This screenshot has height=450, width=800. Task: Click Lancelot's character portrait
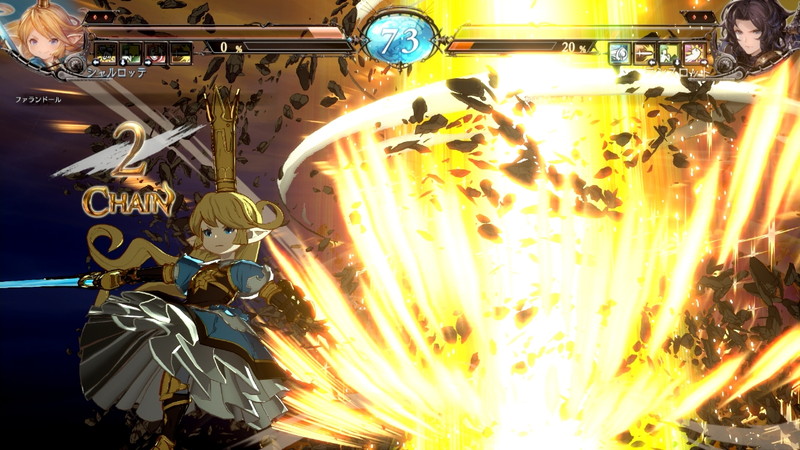pyautogui.click(x=757, y=35)
